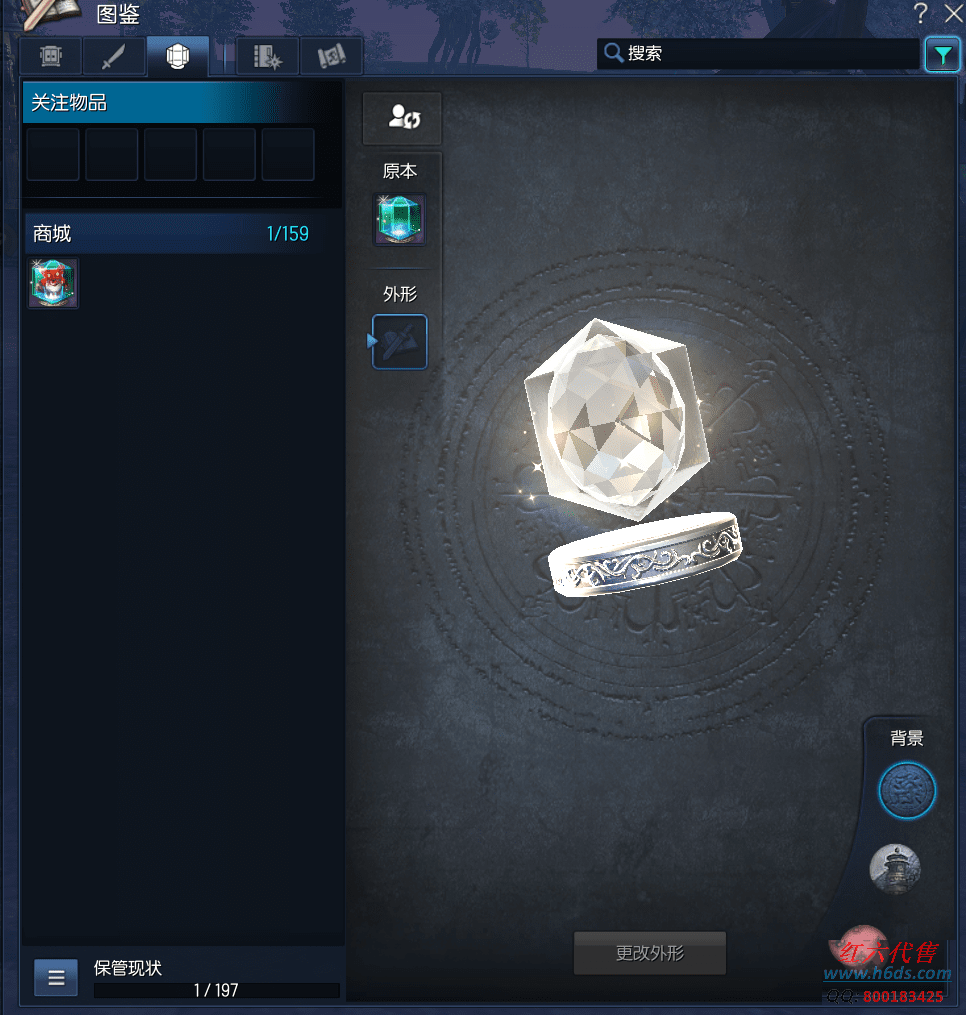The image size is (966, 1015).
Task: Click the 更改外形 button
Action: pyautogui.click(x=649, y=953)
